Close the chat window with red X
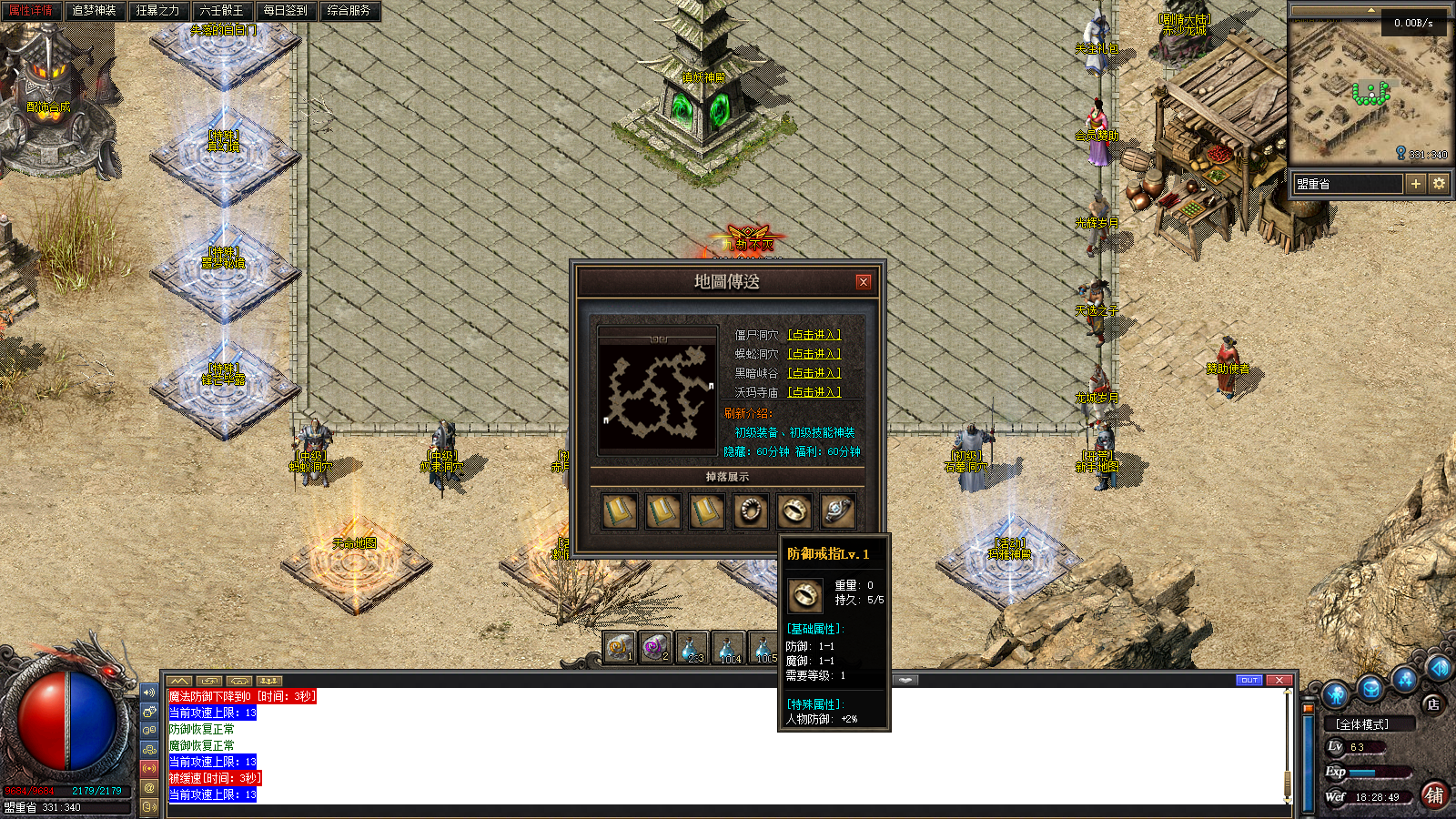 coord(1279,681)
